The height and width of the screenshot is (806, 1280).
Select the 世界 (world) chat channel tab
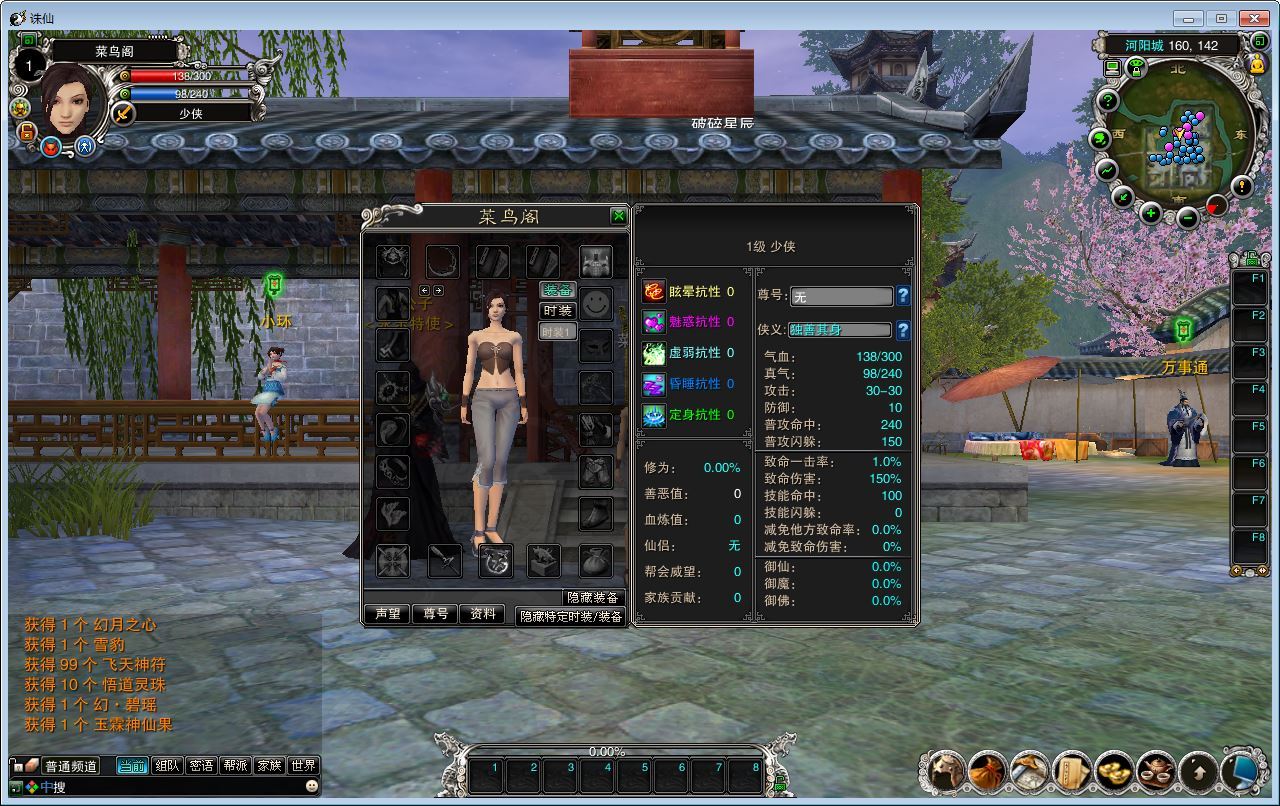pyautogui.click(x=303, y=766)
